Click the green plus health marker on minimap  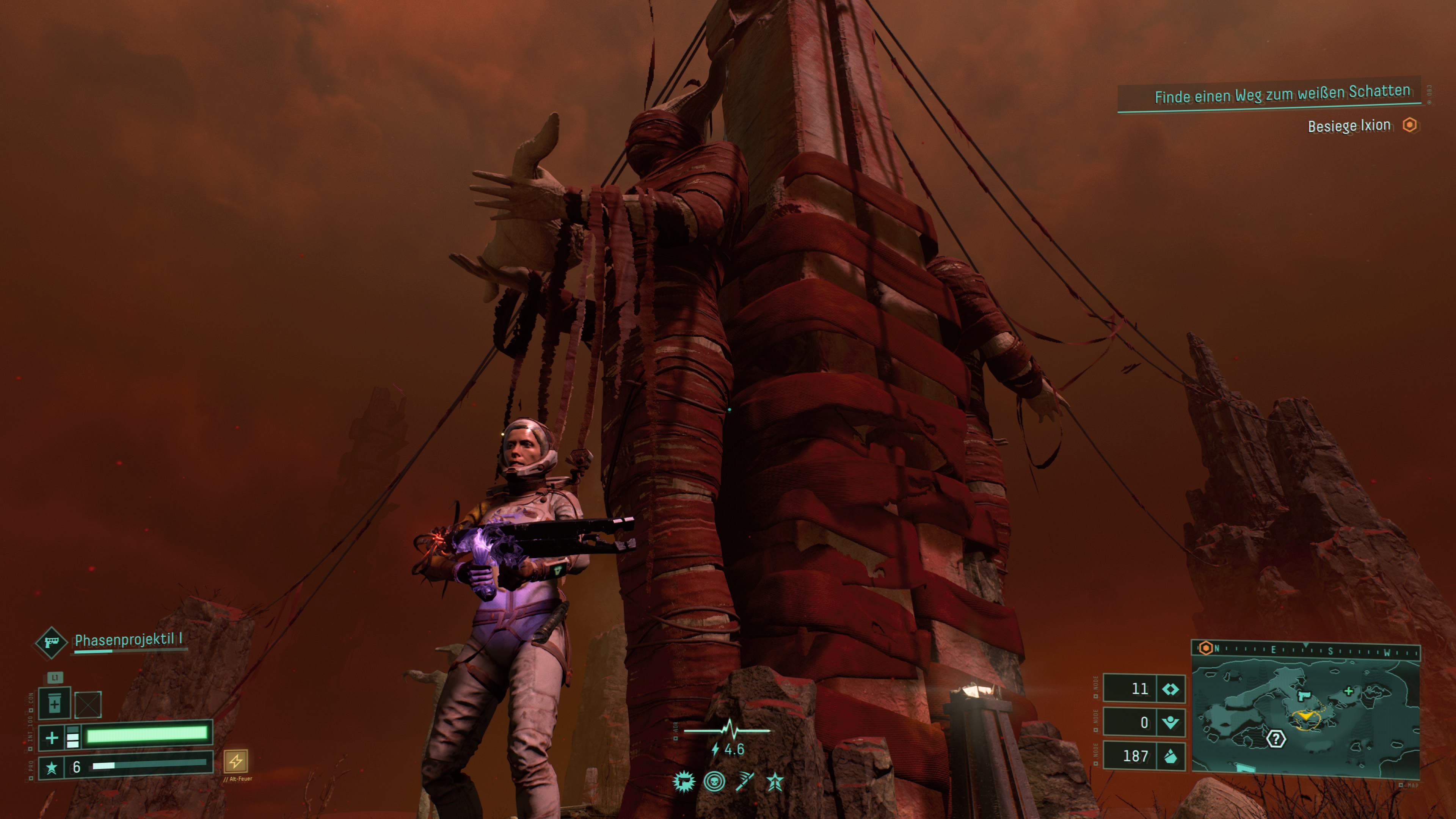coord(1349,691)
